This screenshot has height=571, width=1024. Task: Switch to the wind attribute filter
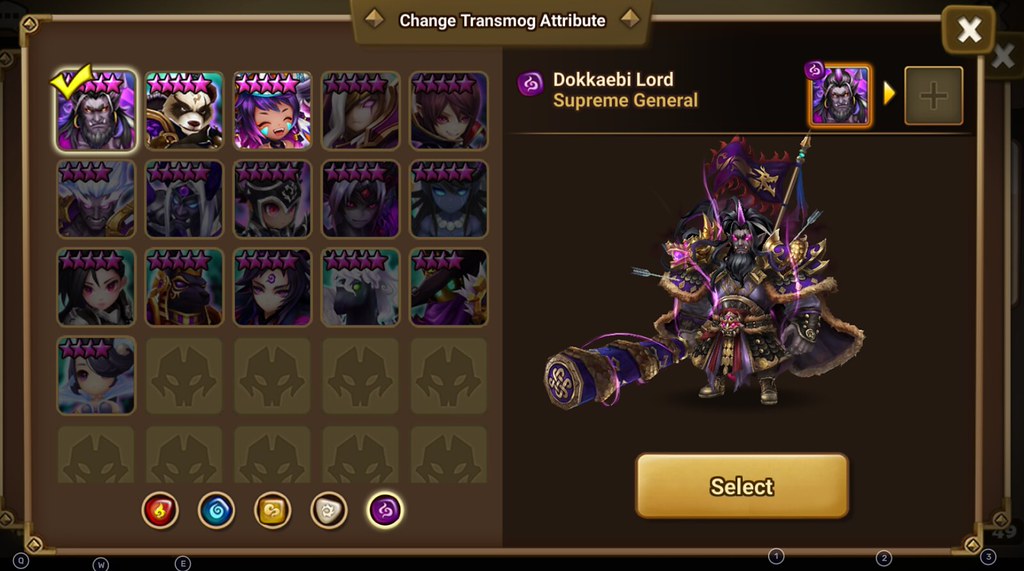pyautogui.click(x=272, y=510)
